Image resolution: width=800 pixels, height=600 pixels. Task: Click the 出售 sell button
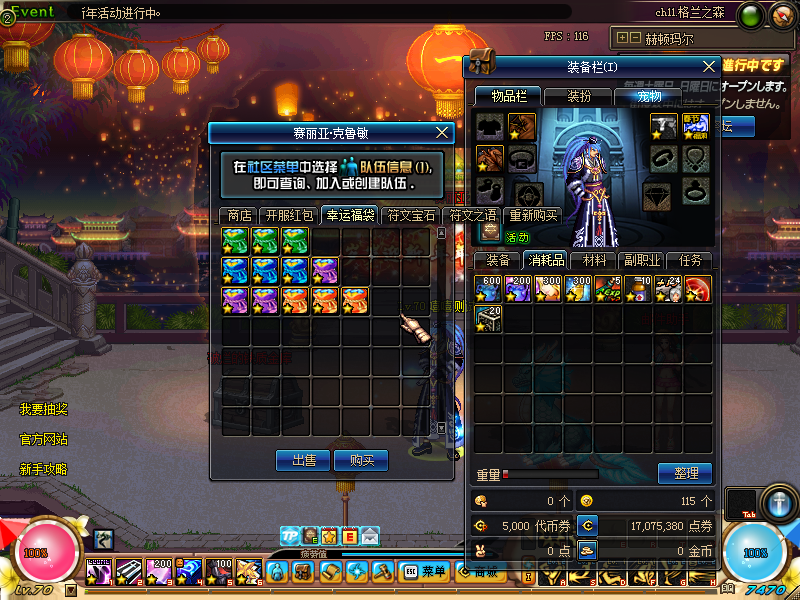pyautogui.click(x=303, y=460)
